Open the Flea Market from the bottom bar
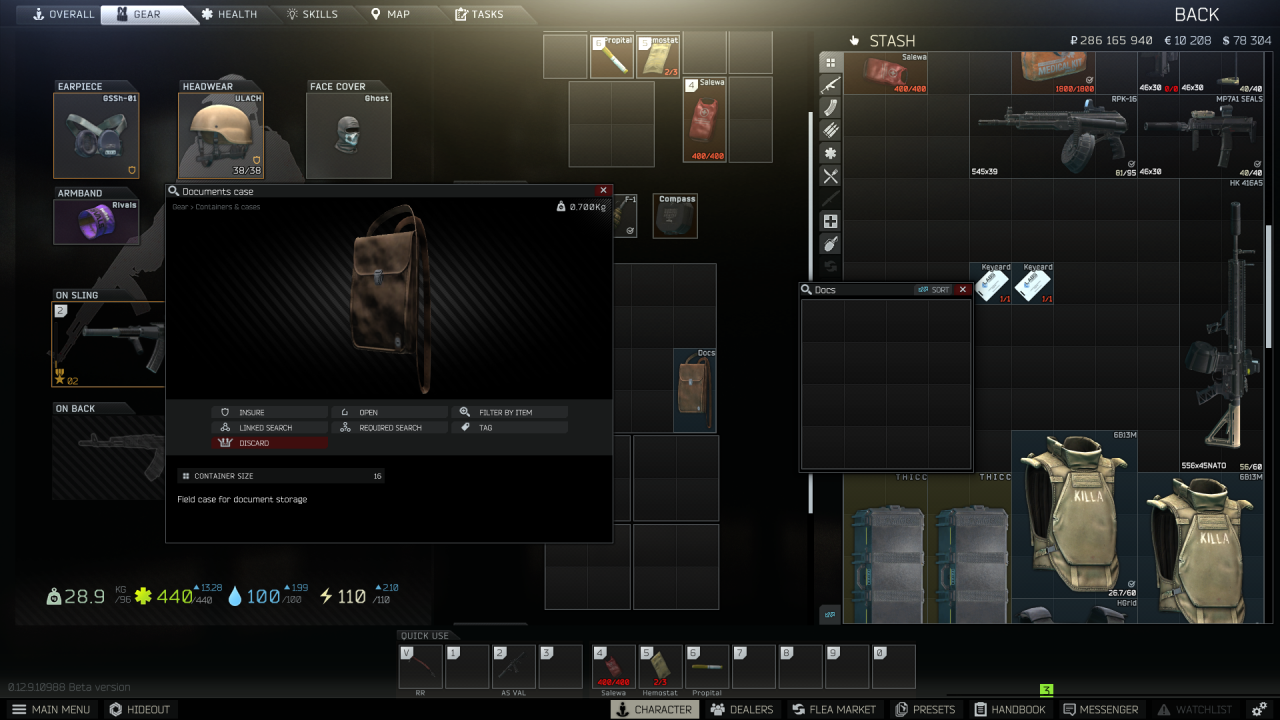Screen dimensions: 1280x720 [x=833, y=709]
